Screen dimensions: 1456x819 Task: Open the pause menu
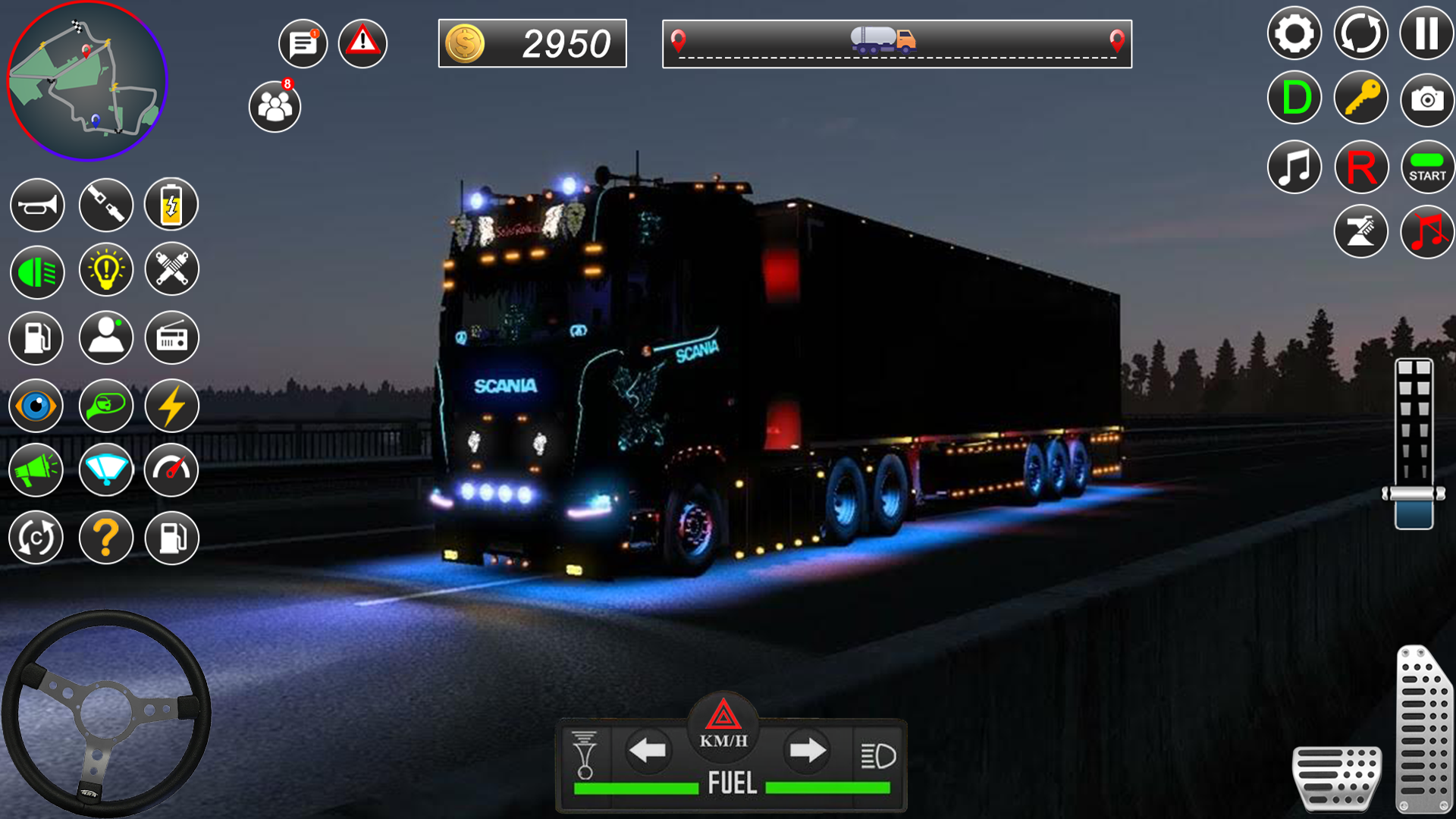click(1427, 33)
